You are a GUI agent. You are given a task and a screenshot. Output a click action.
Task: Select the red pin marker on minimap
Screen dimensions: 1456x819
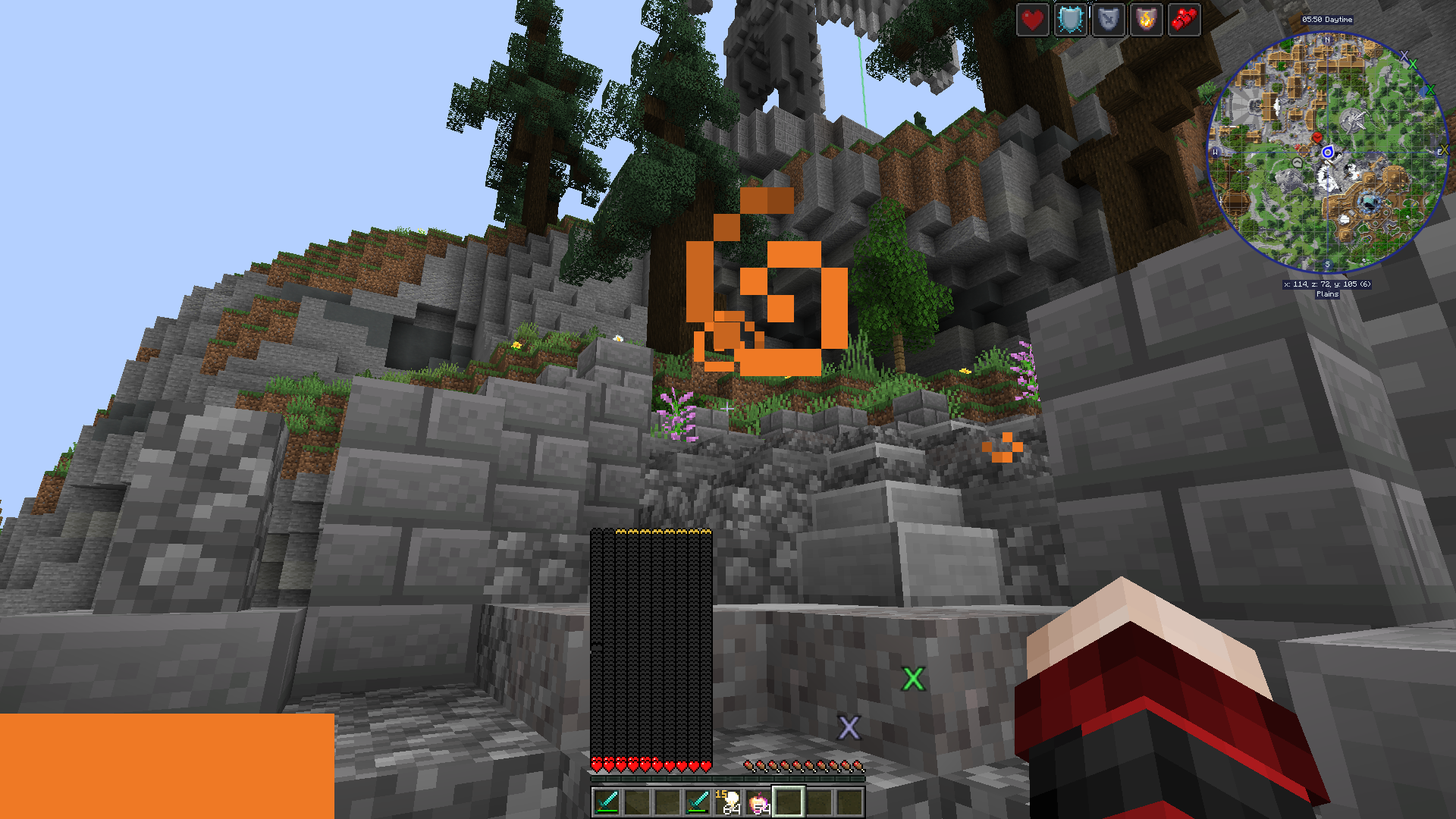pos(1317,137)
